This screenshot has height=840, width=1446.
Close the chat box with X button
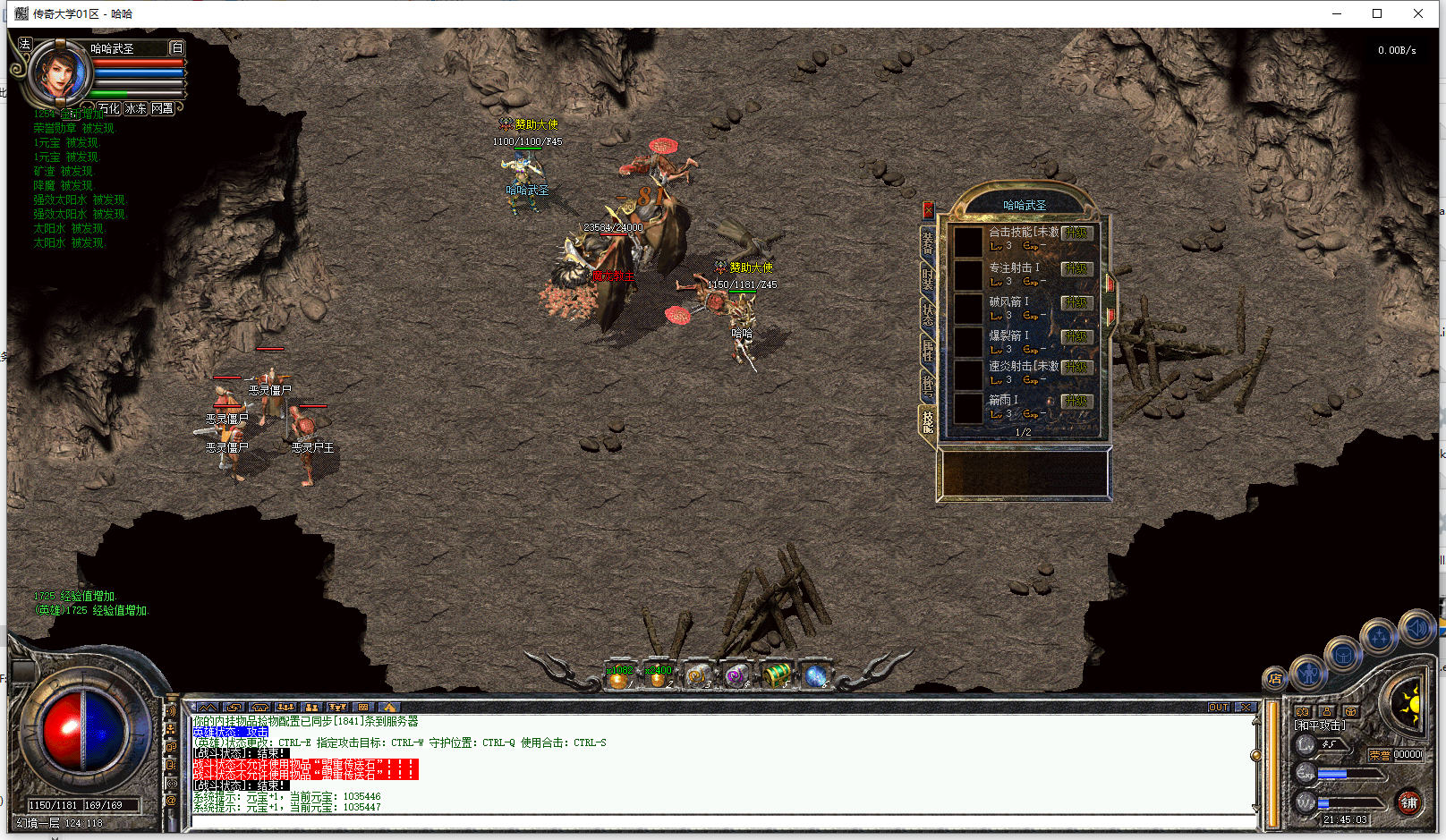tap(1245, 707)
